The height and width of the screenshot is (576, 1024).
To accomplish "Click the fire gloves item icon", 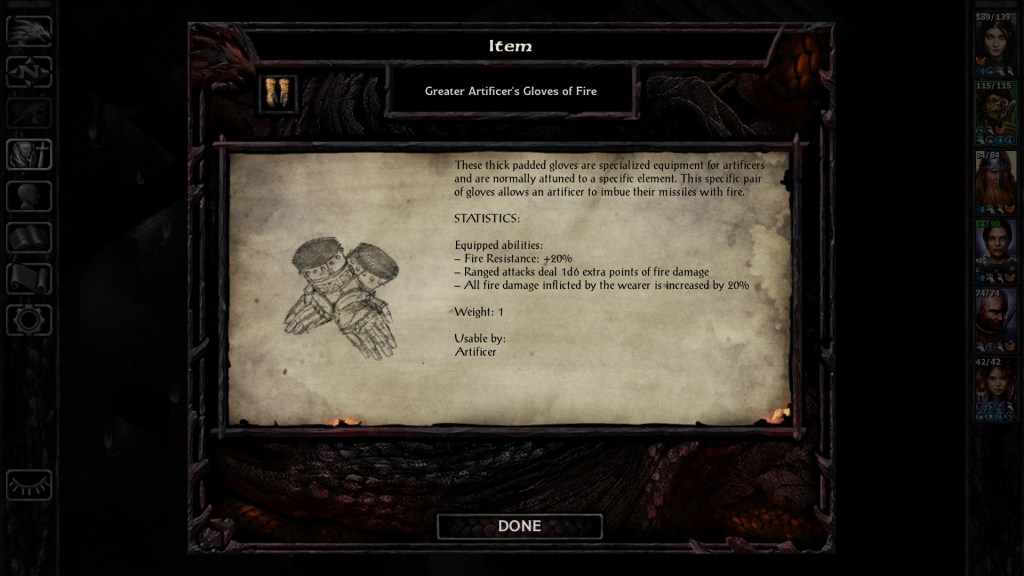I will 278,93.
